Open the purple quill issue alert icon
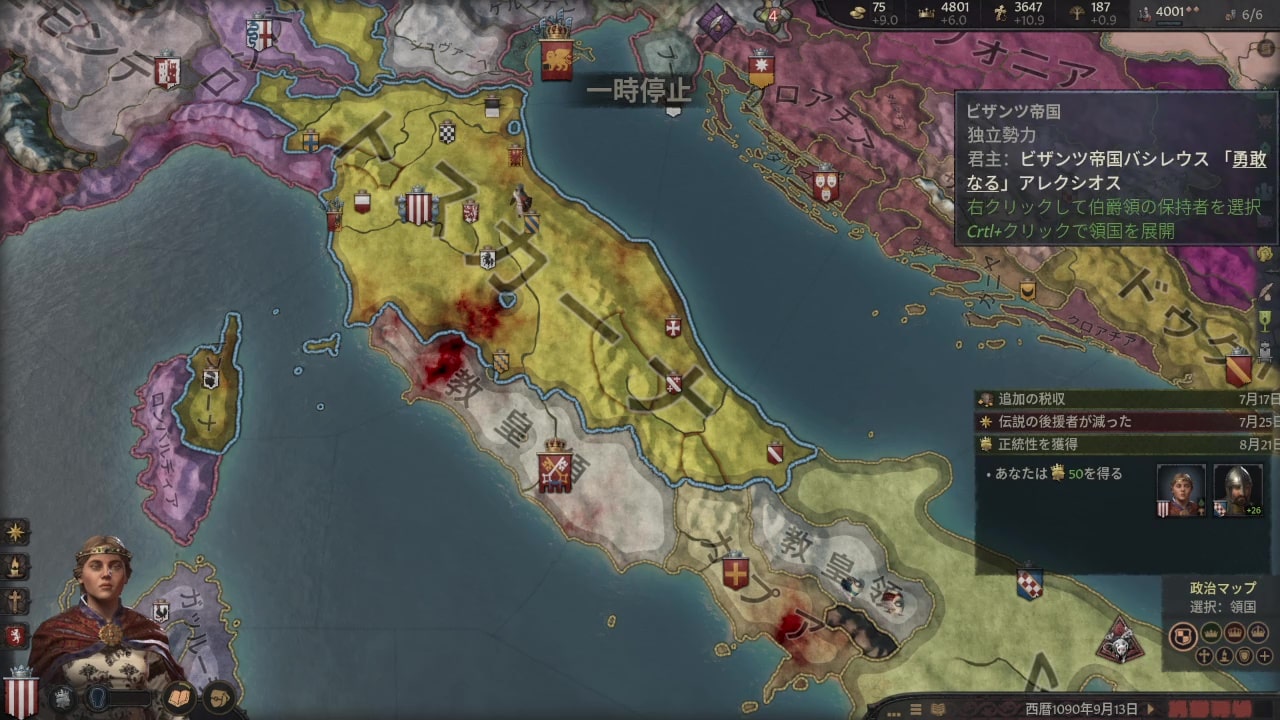1280x720 pixels. point(717,17)
